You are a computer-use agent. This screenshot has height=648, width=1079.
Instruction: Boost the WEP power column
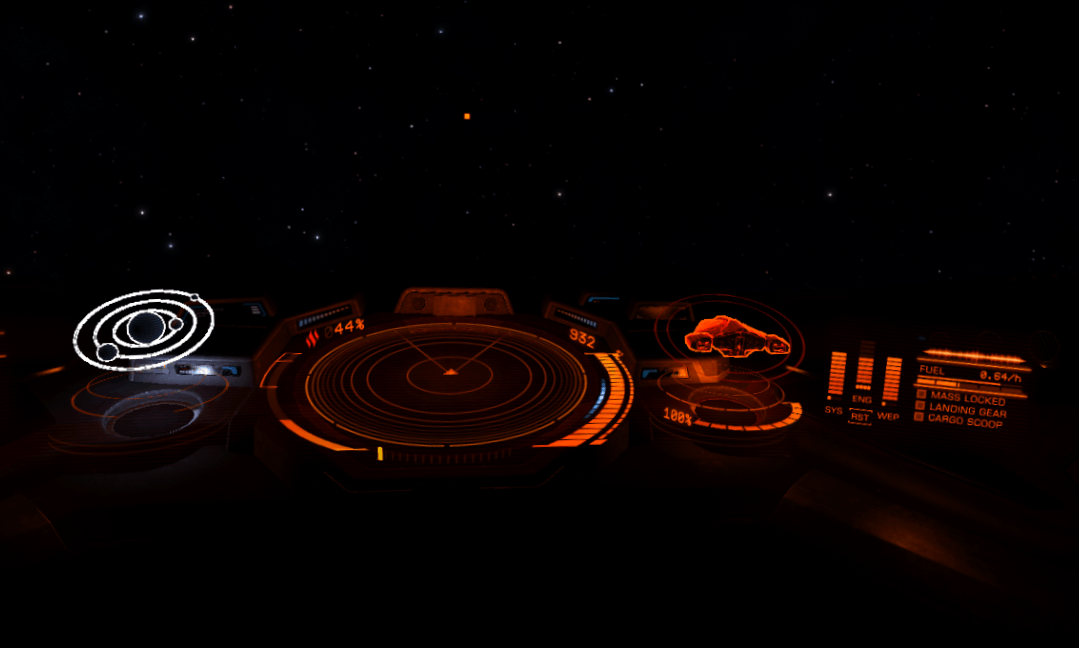(891, 378)
